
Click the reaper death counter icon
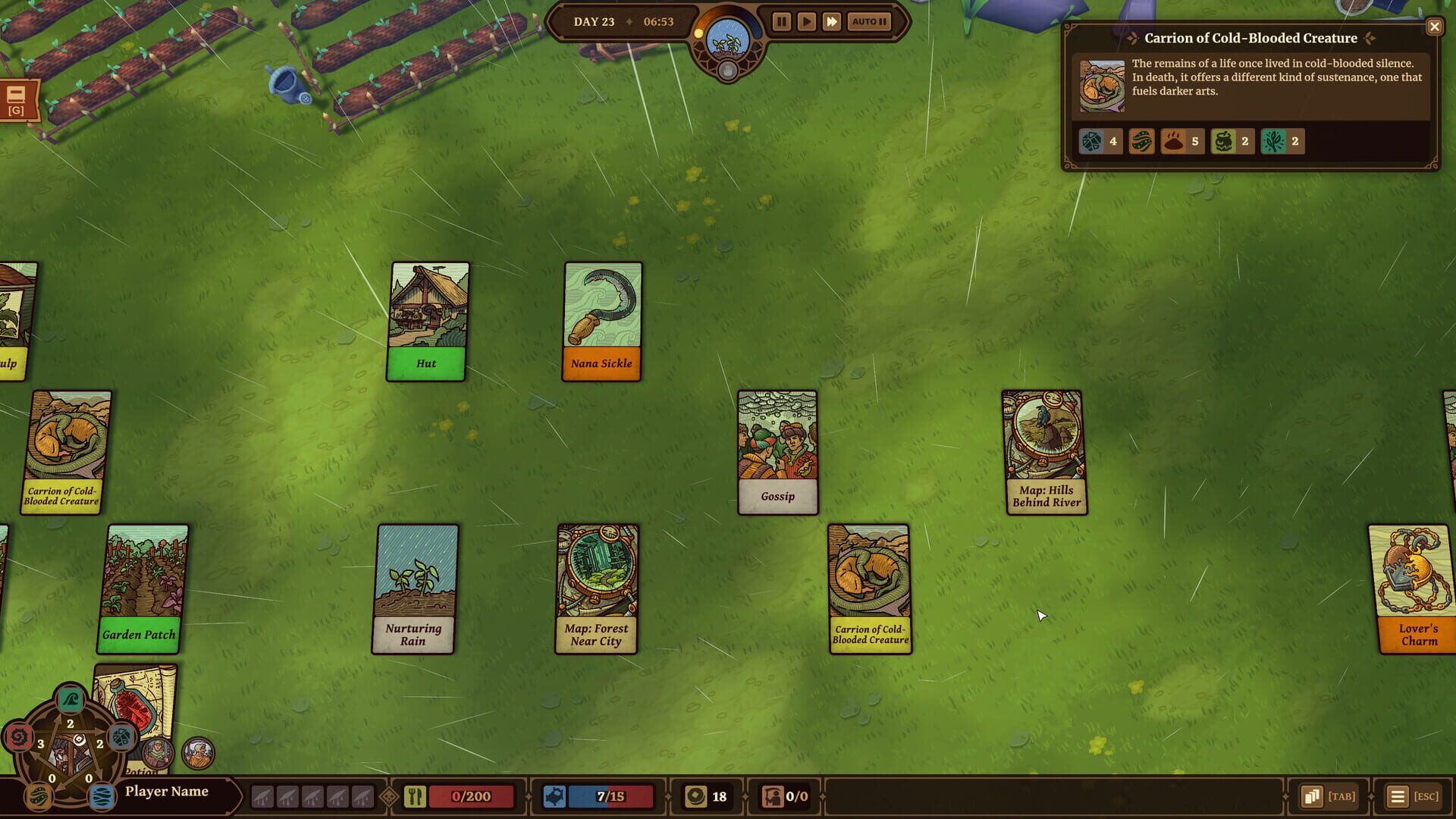click(x=773, y=796)
